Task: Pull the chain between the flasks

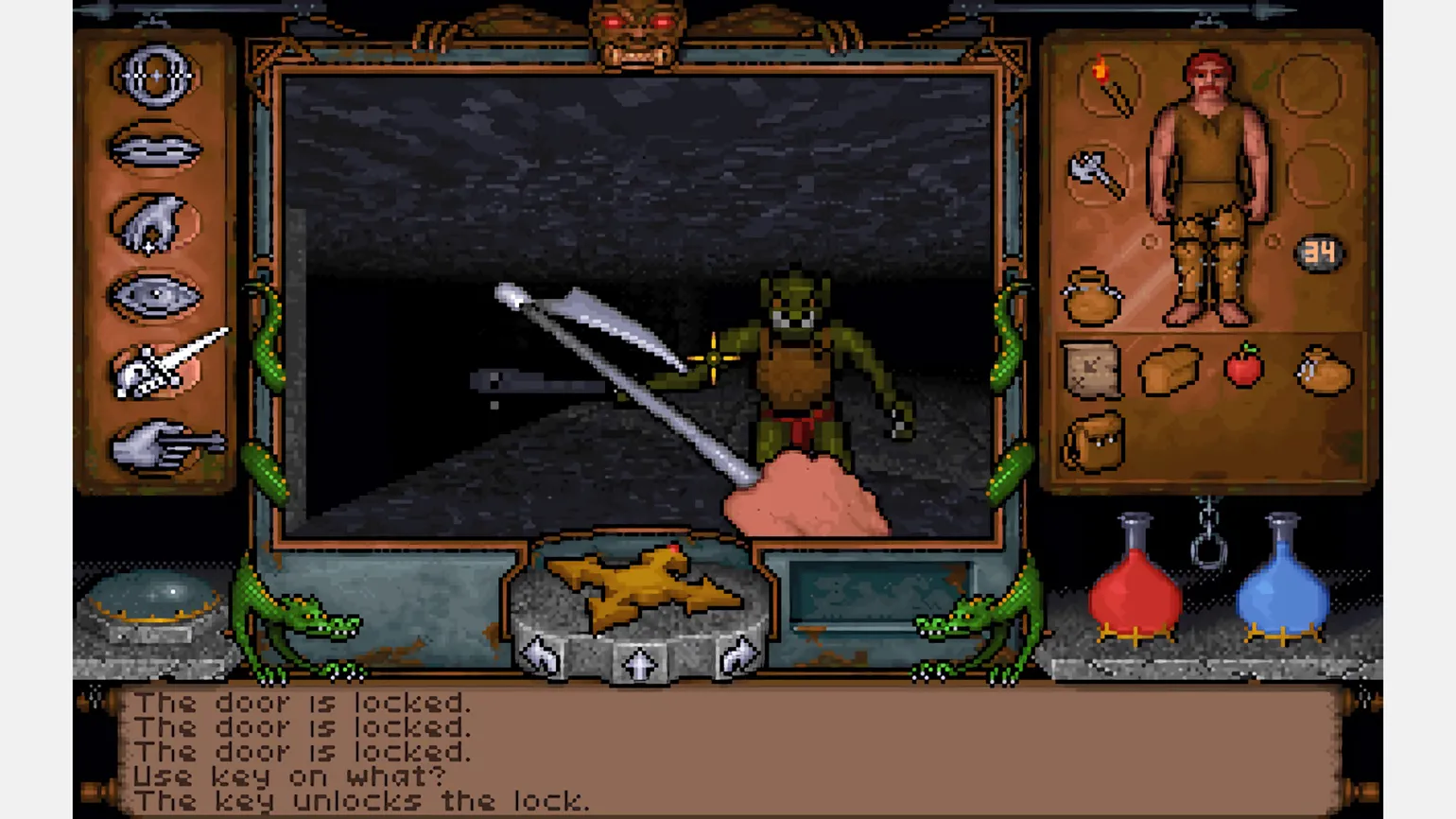Action: (1208, 535)
